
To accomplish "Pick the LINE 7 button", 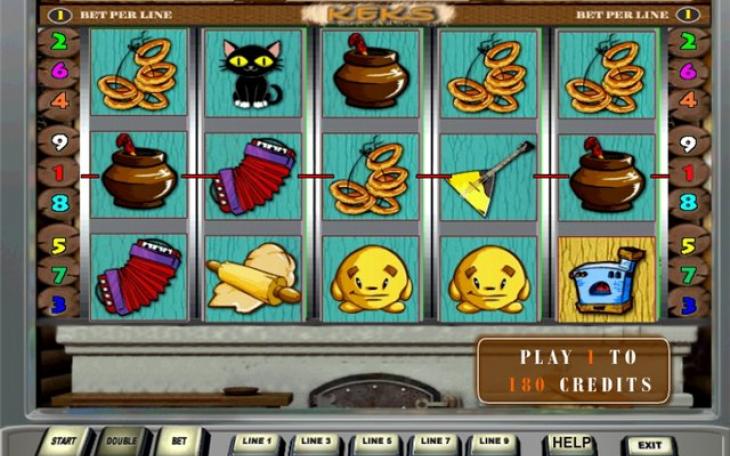I will click(434, 442).
